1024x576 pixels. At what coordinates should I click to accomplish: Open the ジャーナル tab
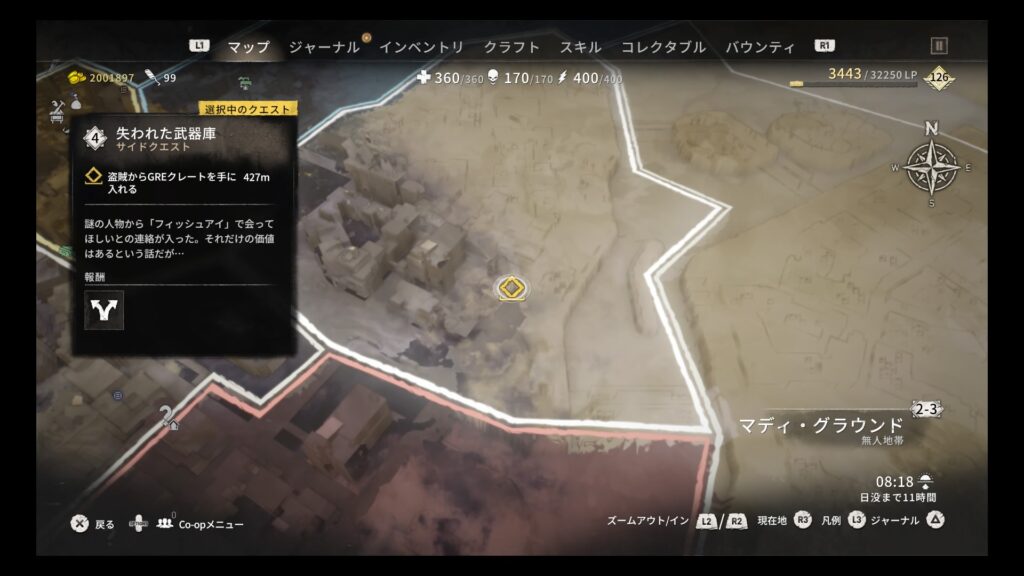324,47
